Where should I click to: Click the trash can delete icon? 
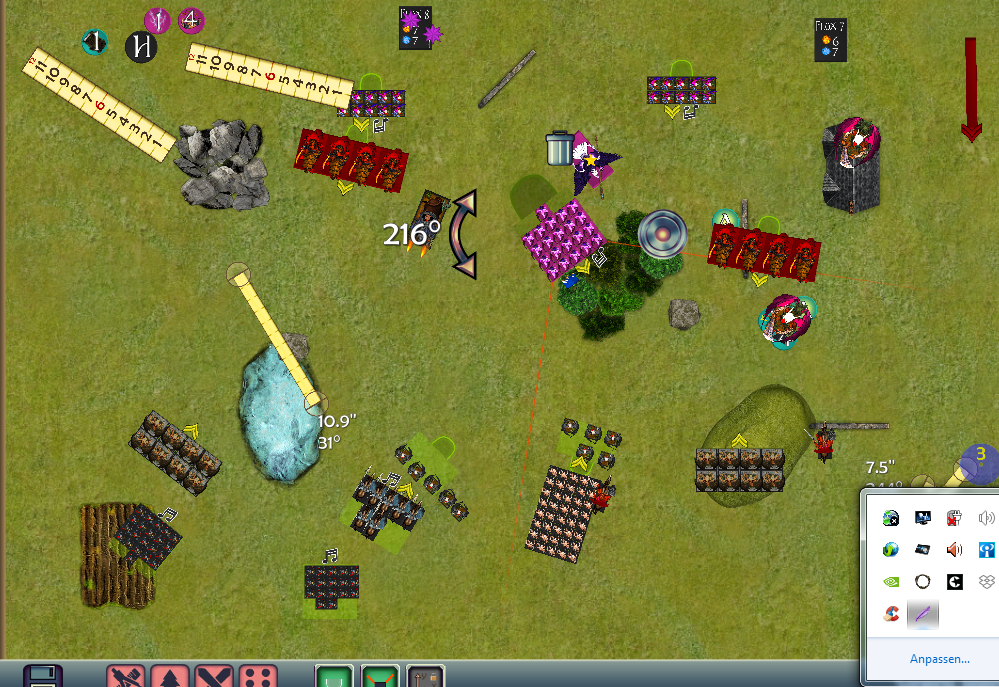pos(559,148)
